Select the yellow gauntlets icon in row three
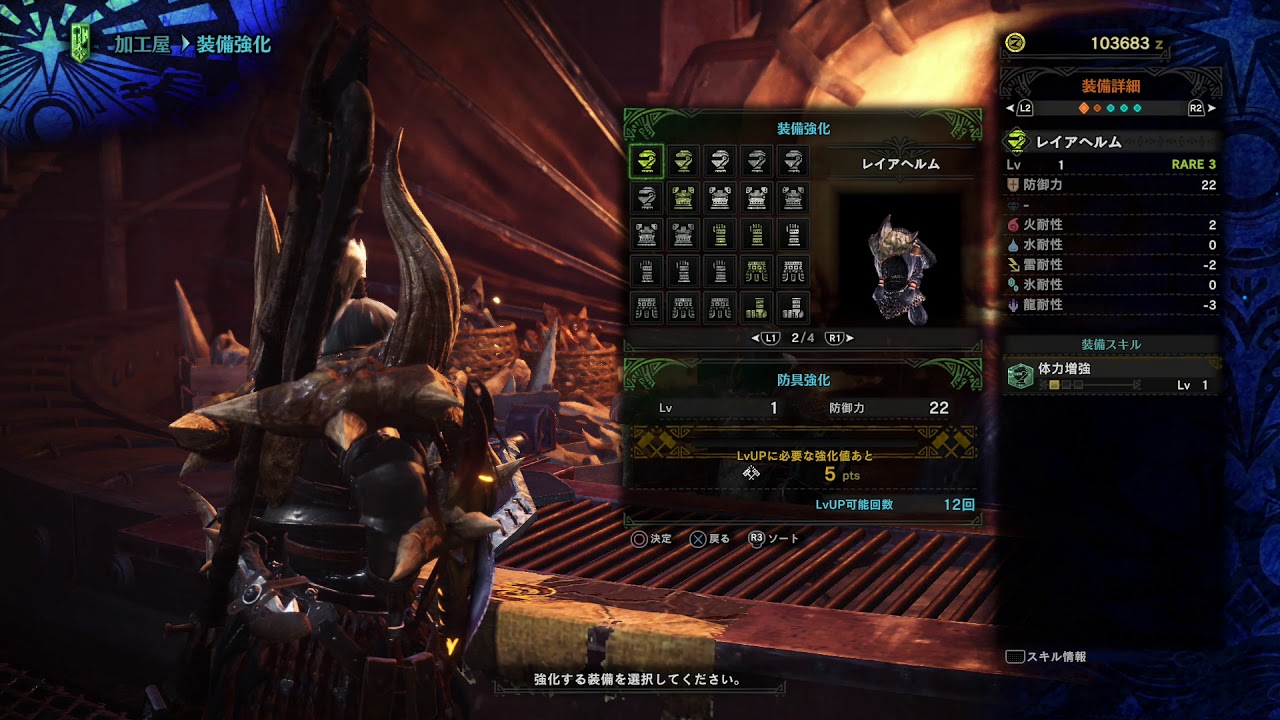The height and width of the screenshot is (720, 1280). pyautogui.click(x=720, y=235)
